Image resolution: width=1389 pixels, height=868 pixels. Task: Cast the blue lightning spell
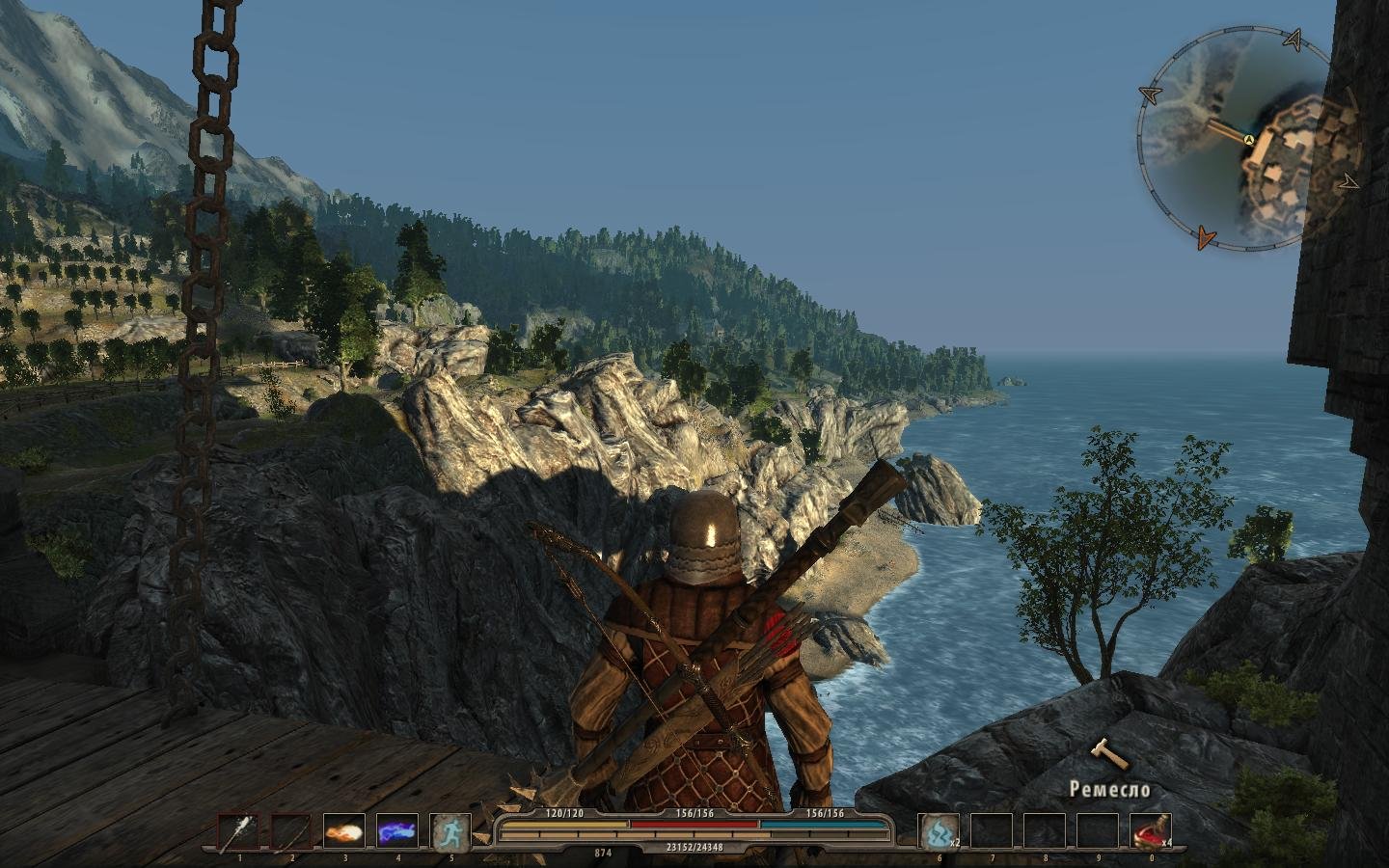396,832
